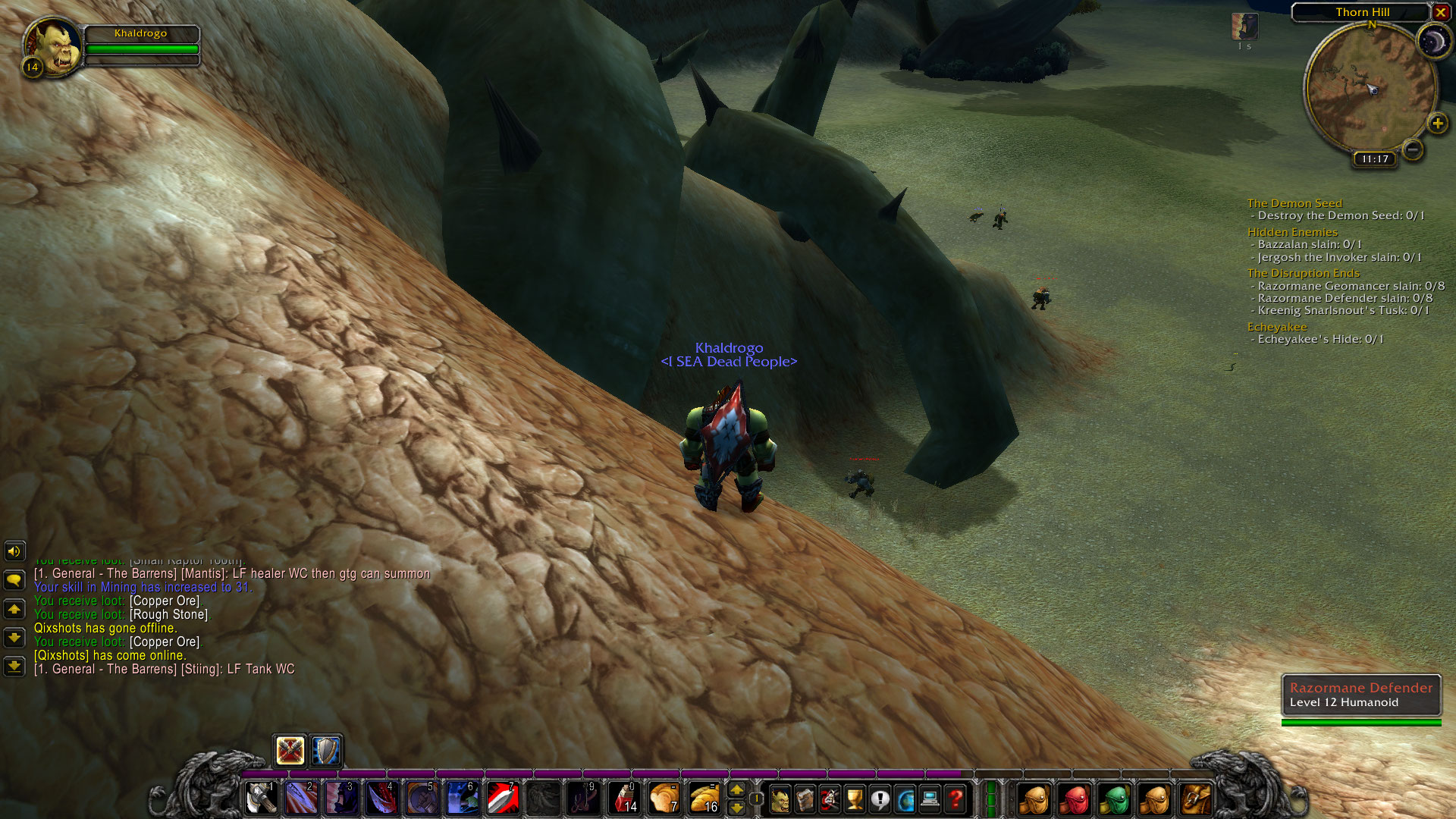The width and height of the screenshot is (1456, 819).
Task: Drink the healing potion with 14 charges
Action: tap(625, 798)
